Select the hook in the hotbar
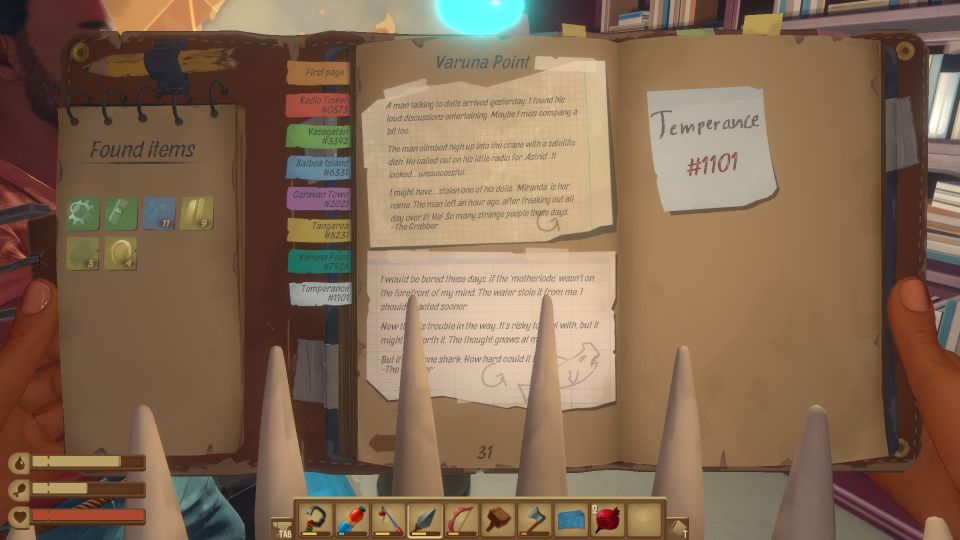The image size is (960, 540). pyautogui.click(x=314, y=518)
